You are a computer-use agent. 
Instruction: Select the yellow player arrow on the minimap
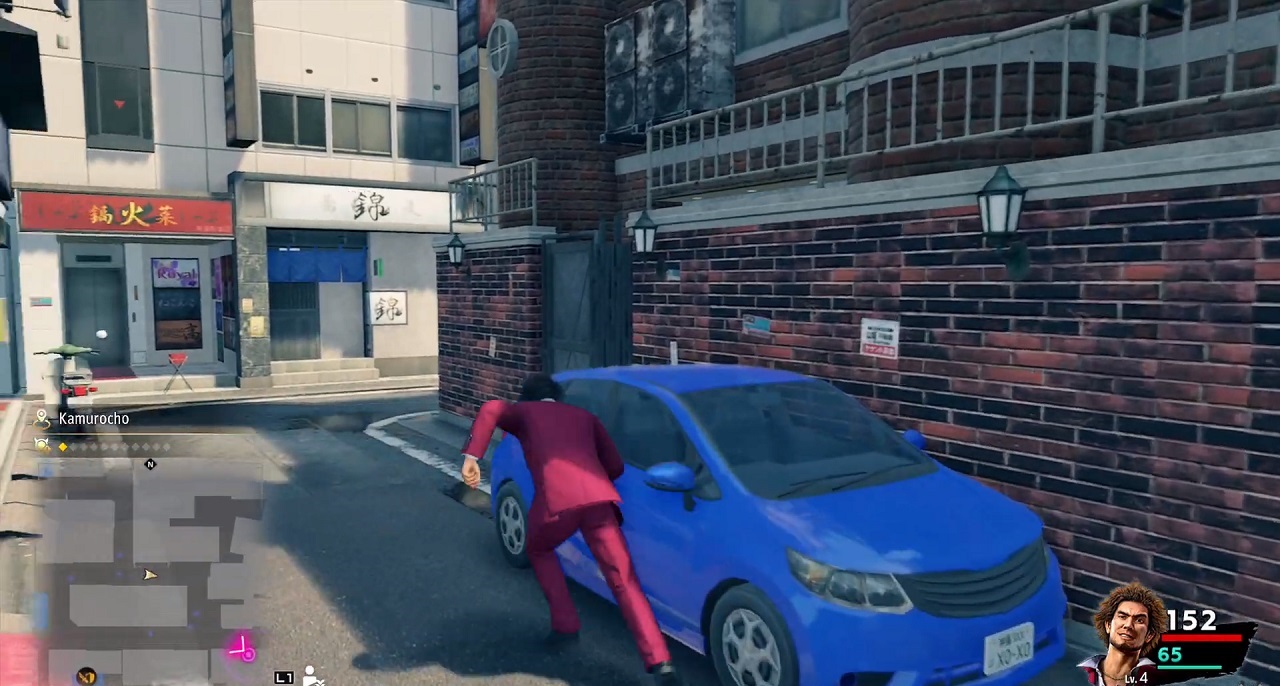[x=150, y=575]
